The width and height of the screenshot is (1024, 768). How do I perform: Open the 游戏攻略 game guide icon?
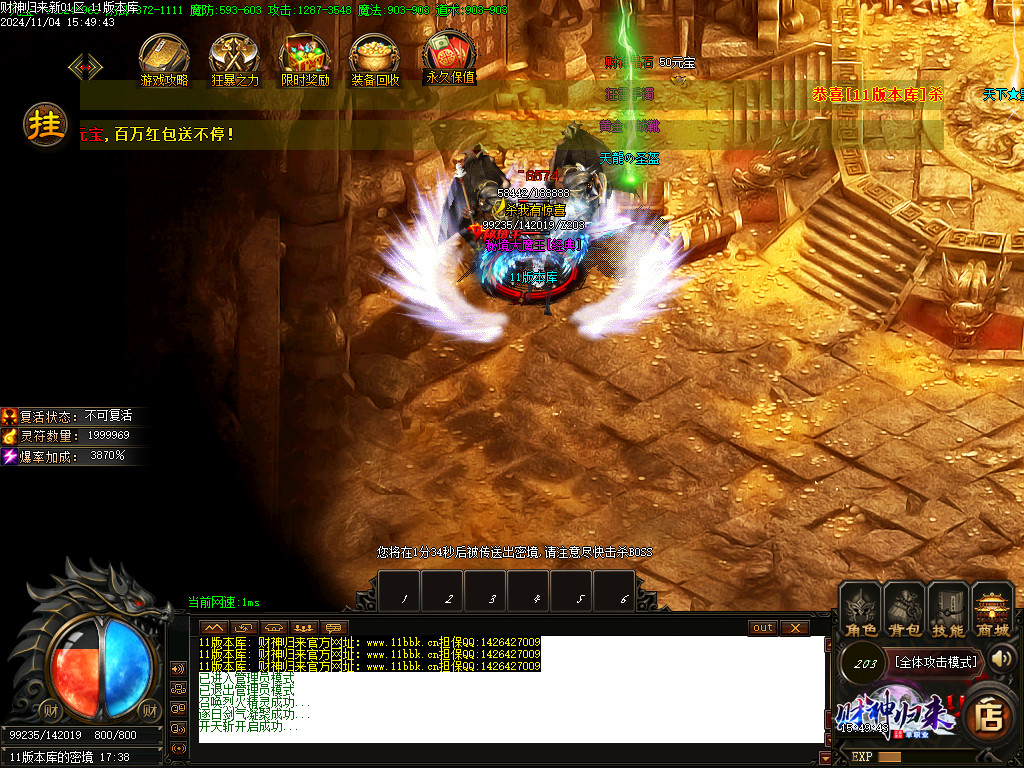[164, 58]
